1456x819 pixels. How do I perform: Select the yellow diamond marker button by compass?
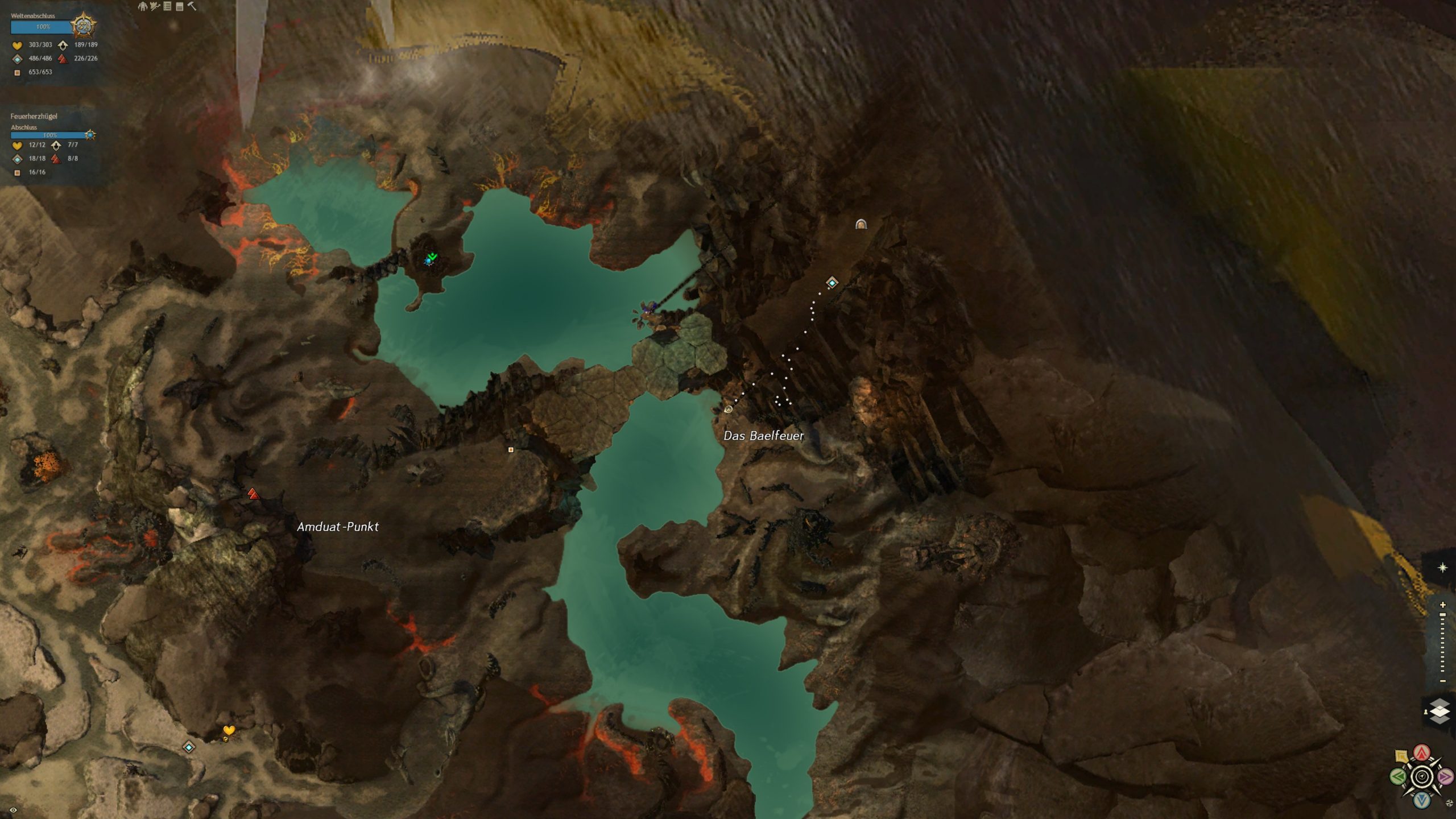click(1401, 756)
